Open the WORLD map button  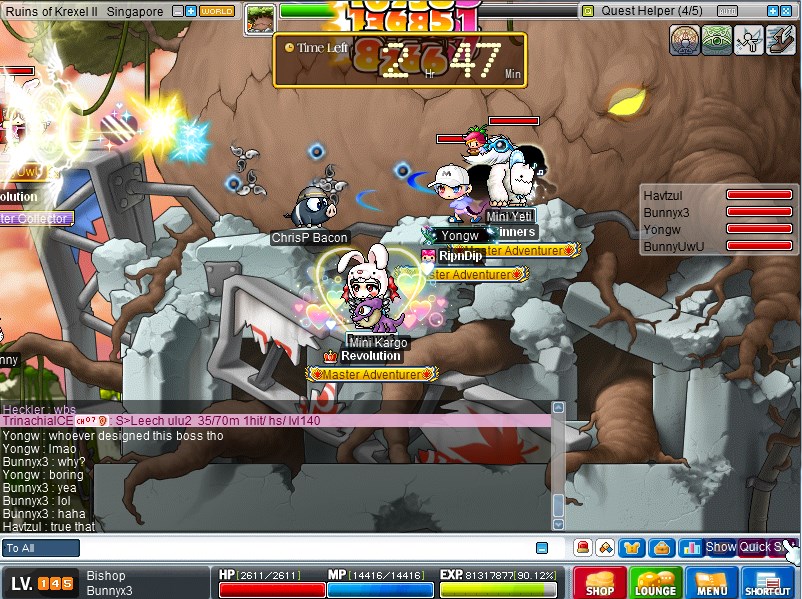pyautogui.click(x=217, y=11)
